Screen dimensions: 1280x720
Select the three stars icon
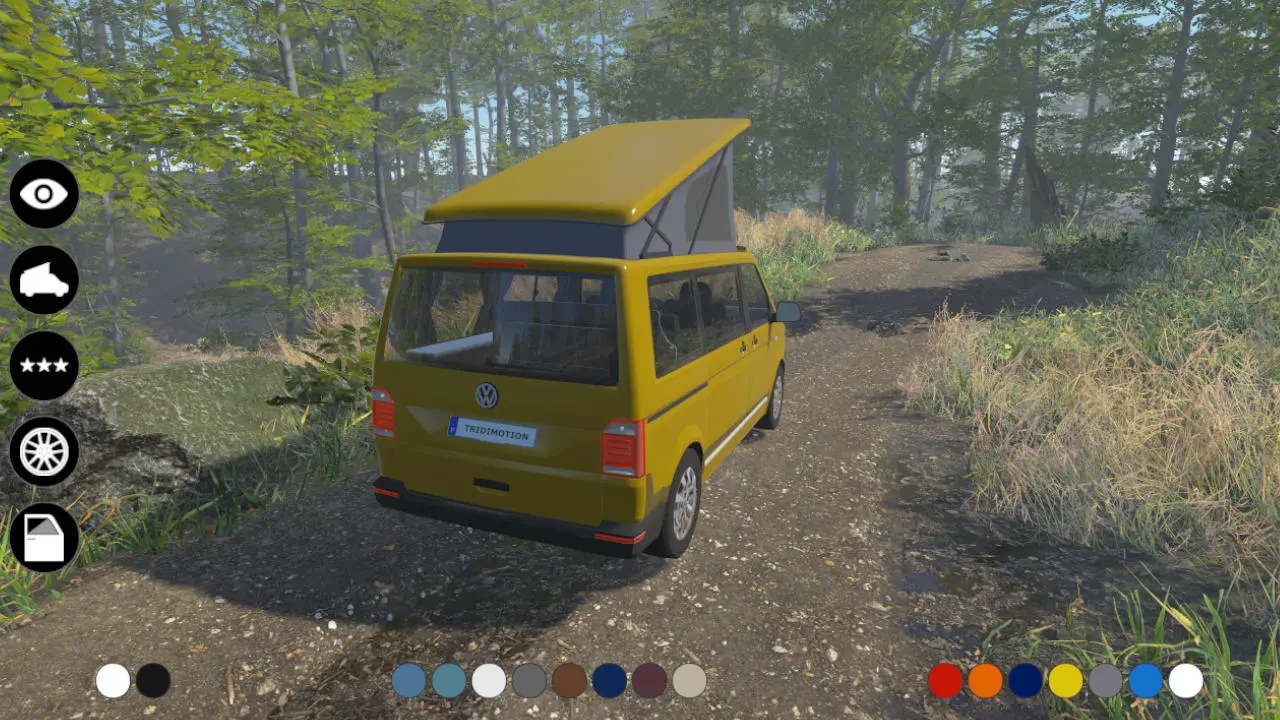coord(44,366)
